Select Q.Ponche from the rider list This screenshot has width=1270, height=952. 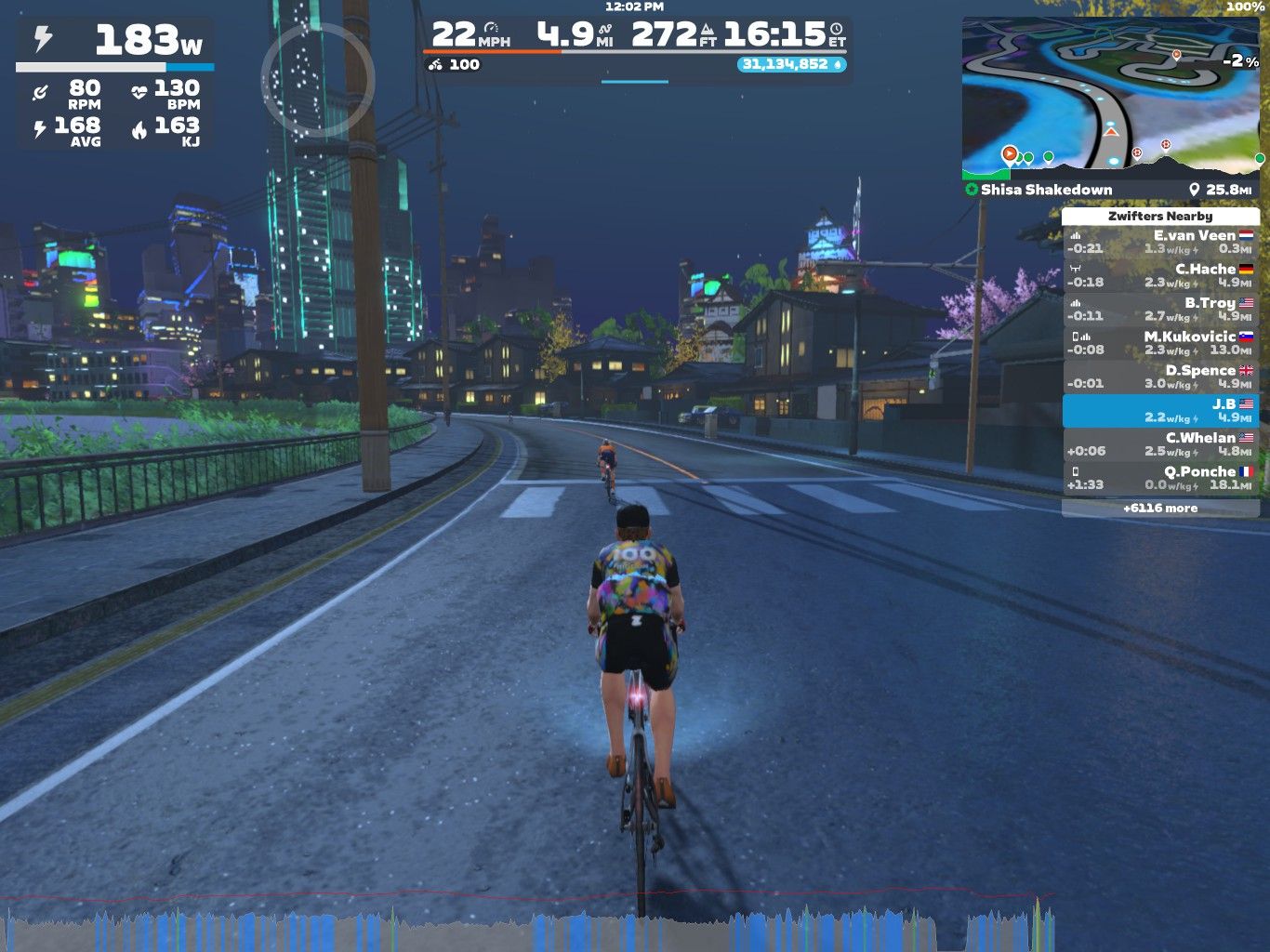pos(1160,478)
